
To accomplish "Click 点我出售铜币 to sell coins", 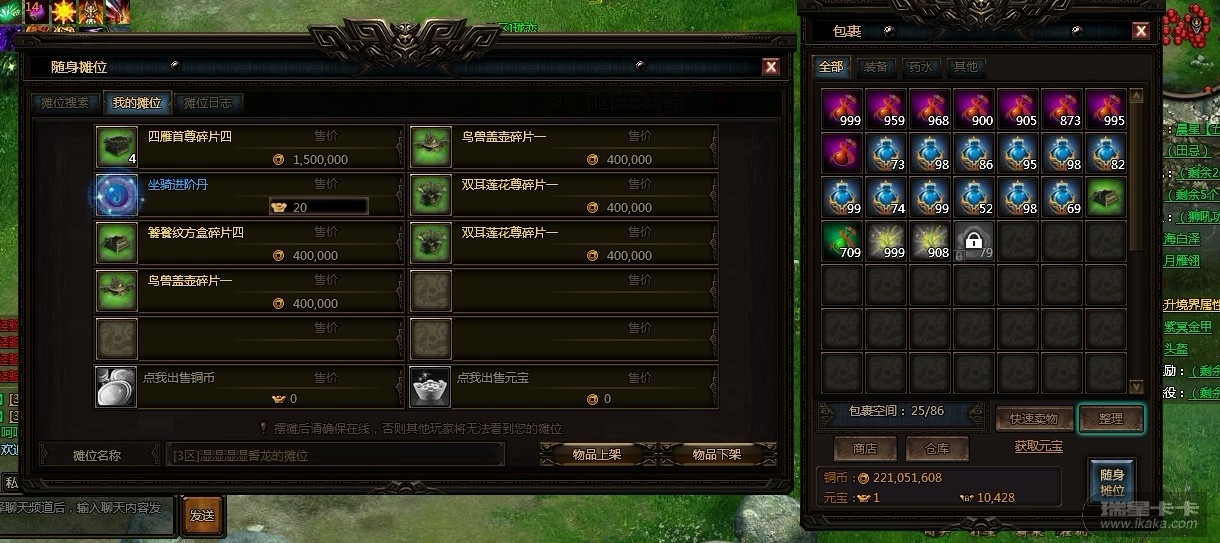I will point(250,387).
